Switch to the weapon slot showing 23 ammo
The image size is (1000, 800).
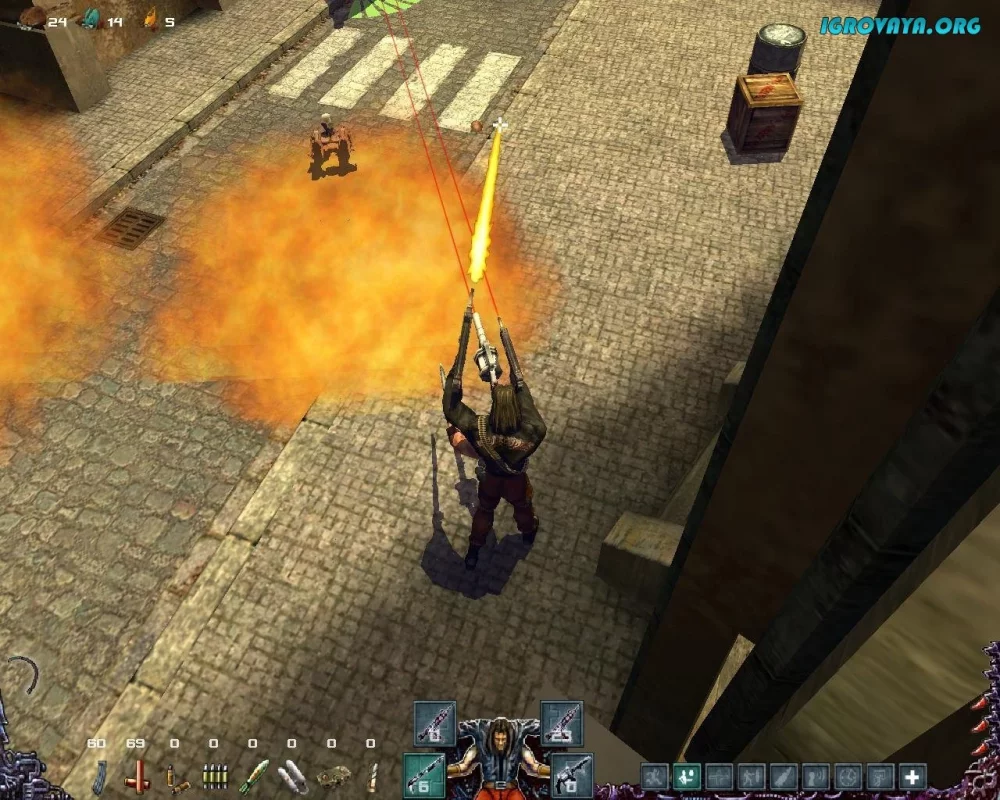(x=561, y=722)
